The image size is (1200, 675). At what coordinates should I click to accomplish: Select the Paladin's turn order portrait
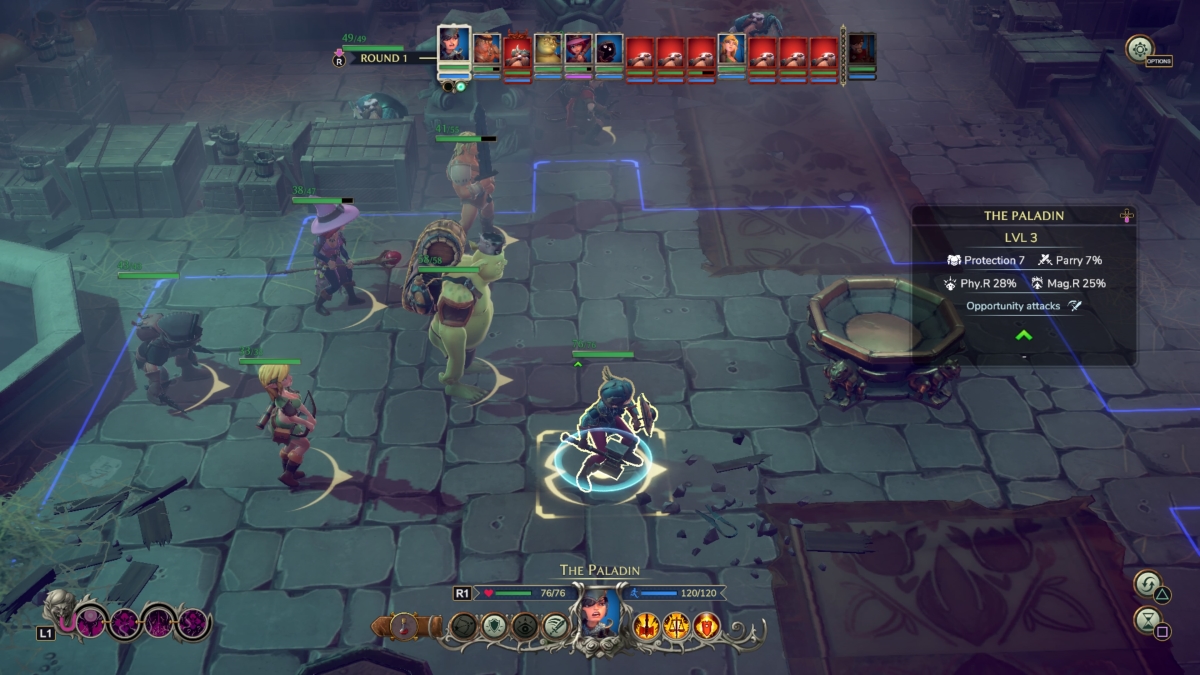pos(454,46)
